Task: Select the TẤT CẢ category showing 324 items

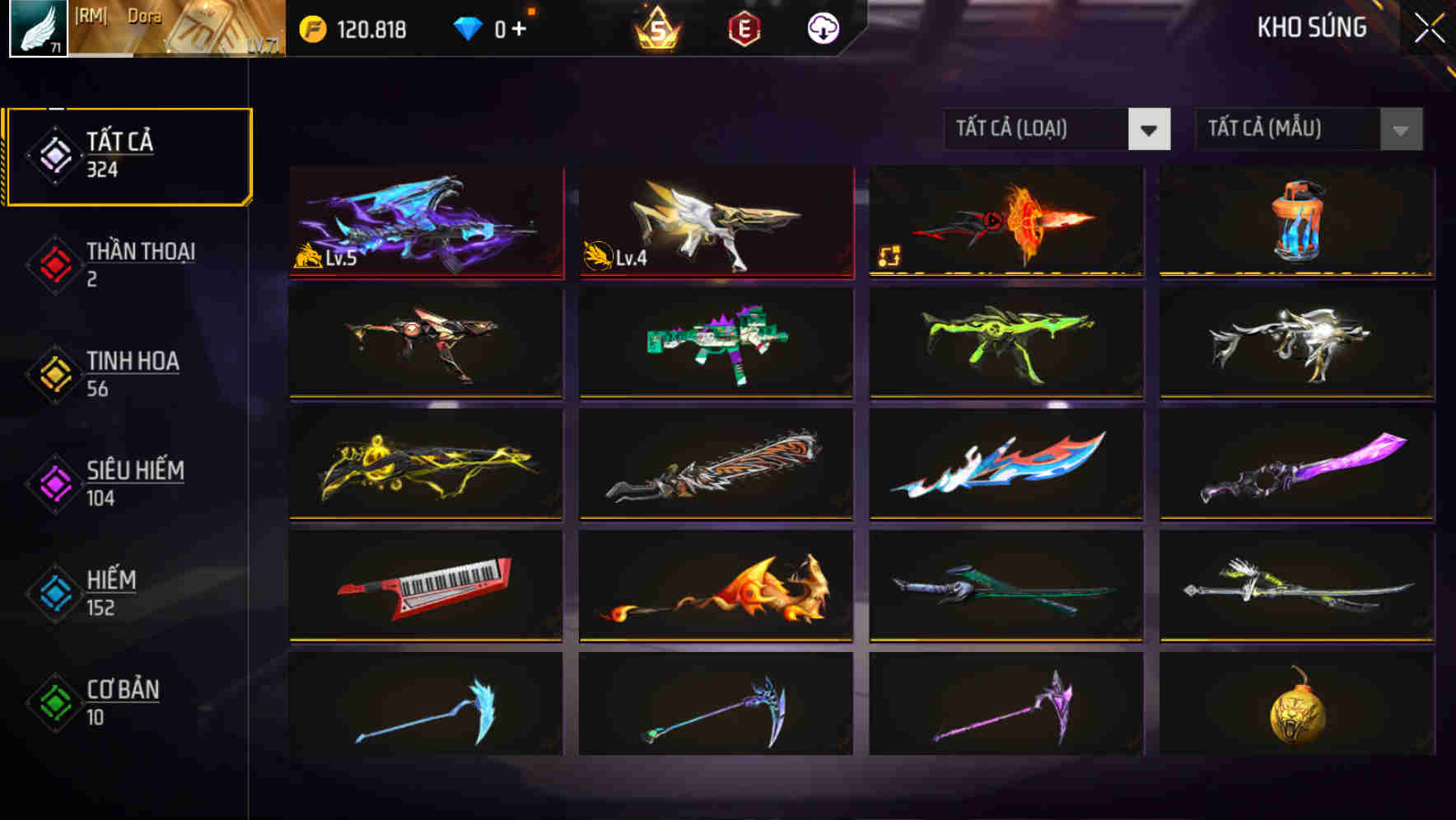Action: click(x=128, y=153)
